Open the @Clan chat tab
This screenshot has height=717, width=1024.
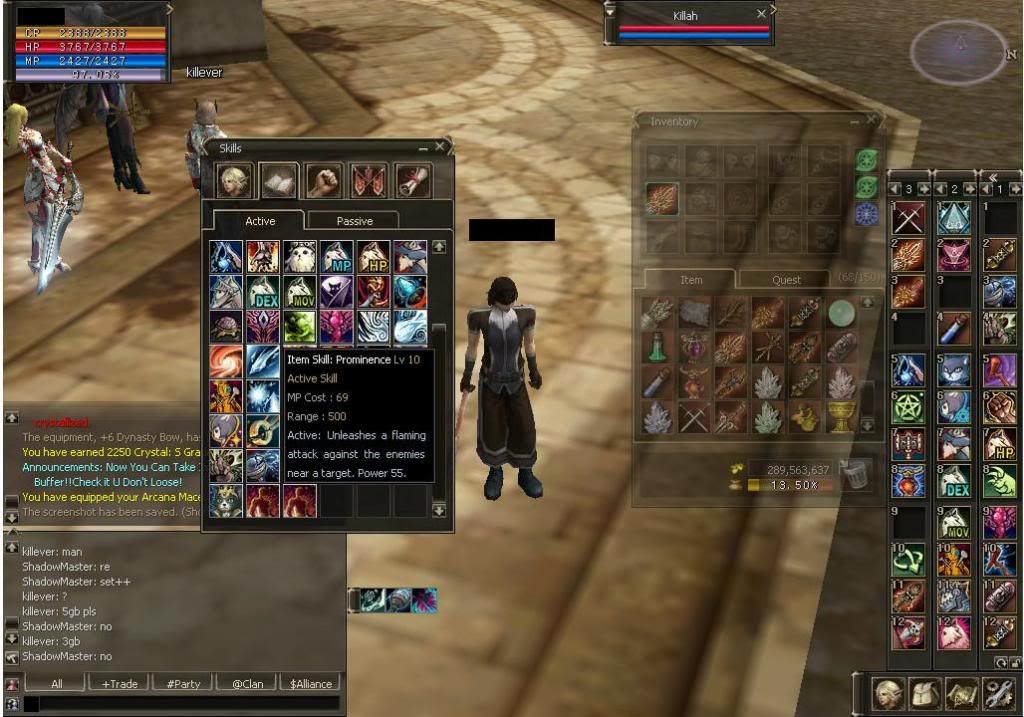click(247, 684)
